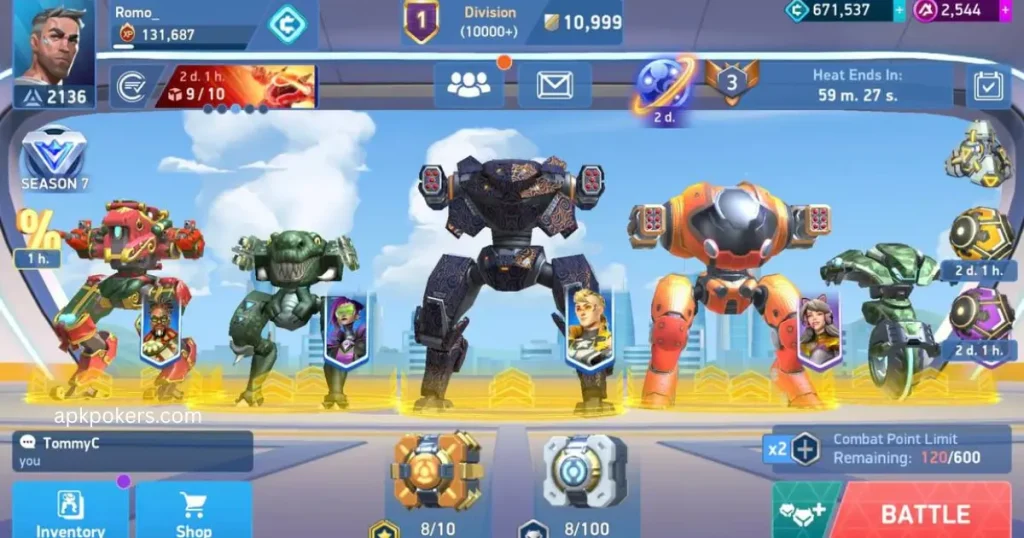Open the mail envelope inbox

(554, 85)
